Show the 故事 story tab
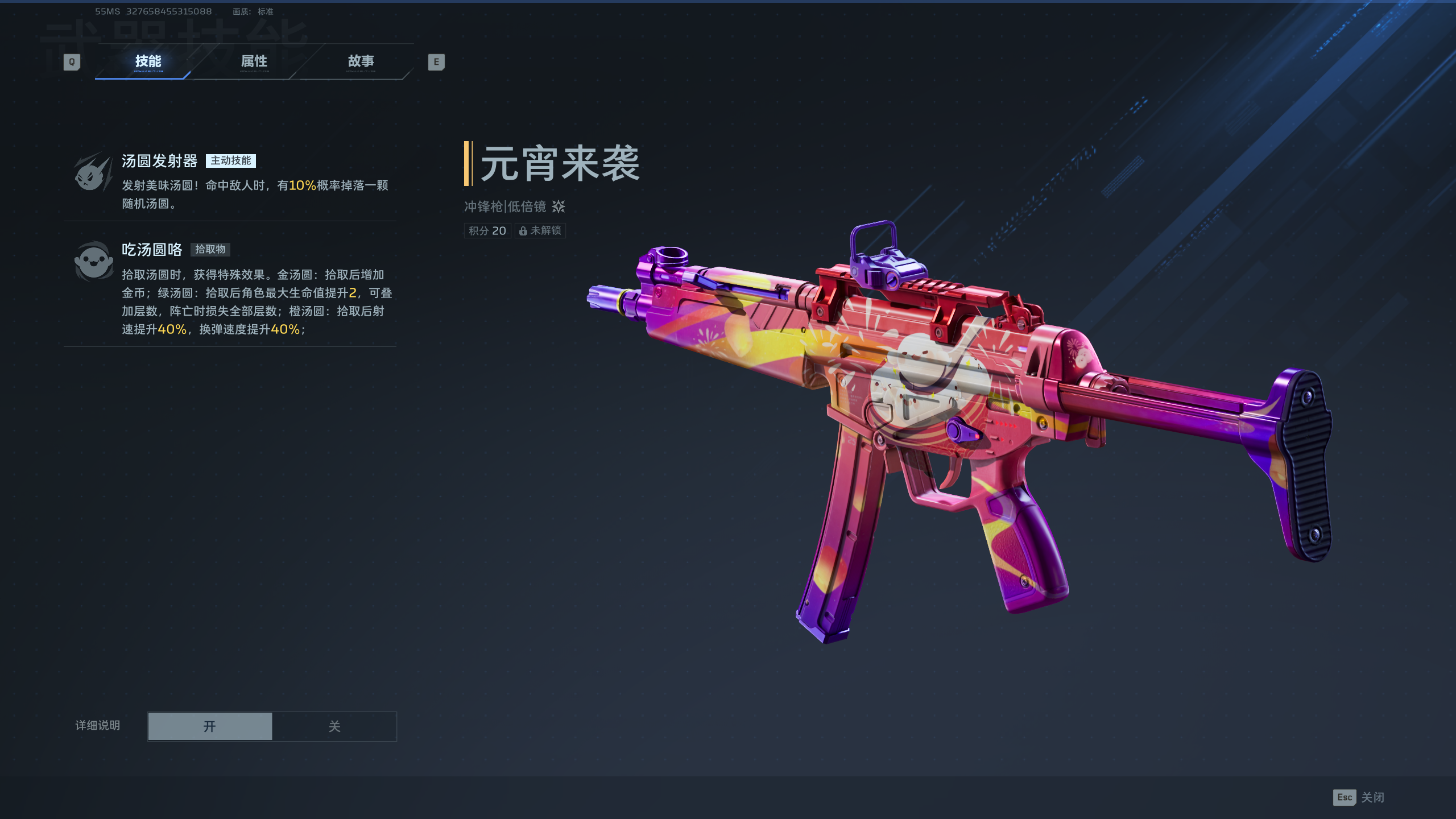The width and height of the screenshot is (1456, 819). click(361, 61)
